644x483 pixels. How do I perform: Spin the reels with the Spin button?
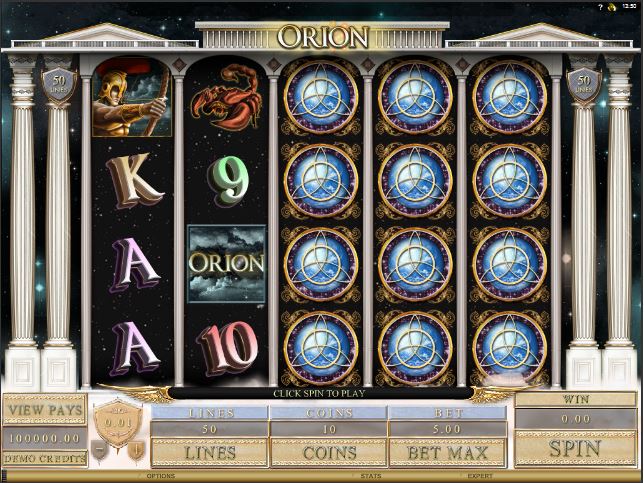coord(575,447)
